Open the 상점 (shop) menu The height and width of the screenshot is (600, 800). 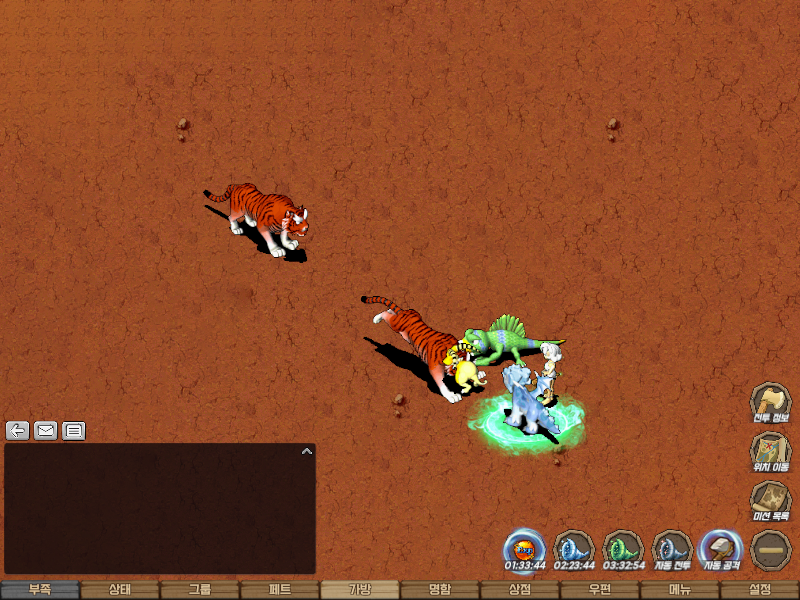pos(520,590)
